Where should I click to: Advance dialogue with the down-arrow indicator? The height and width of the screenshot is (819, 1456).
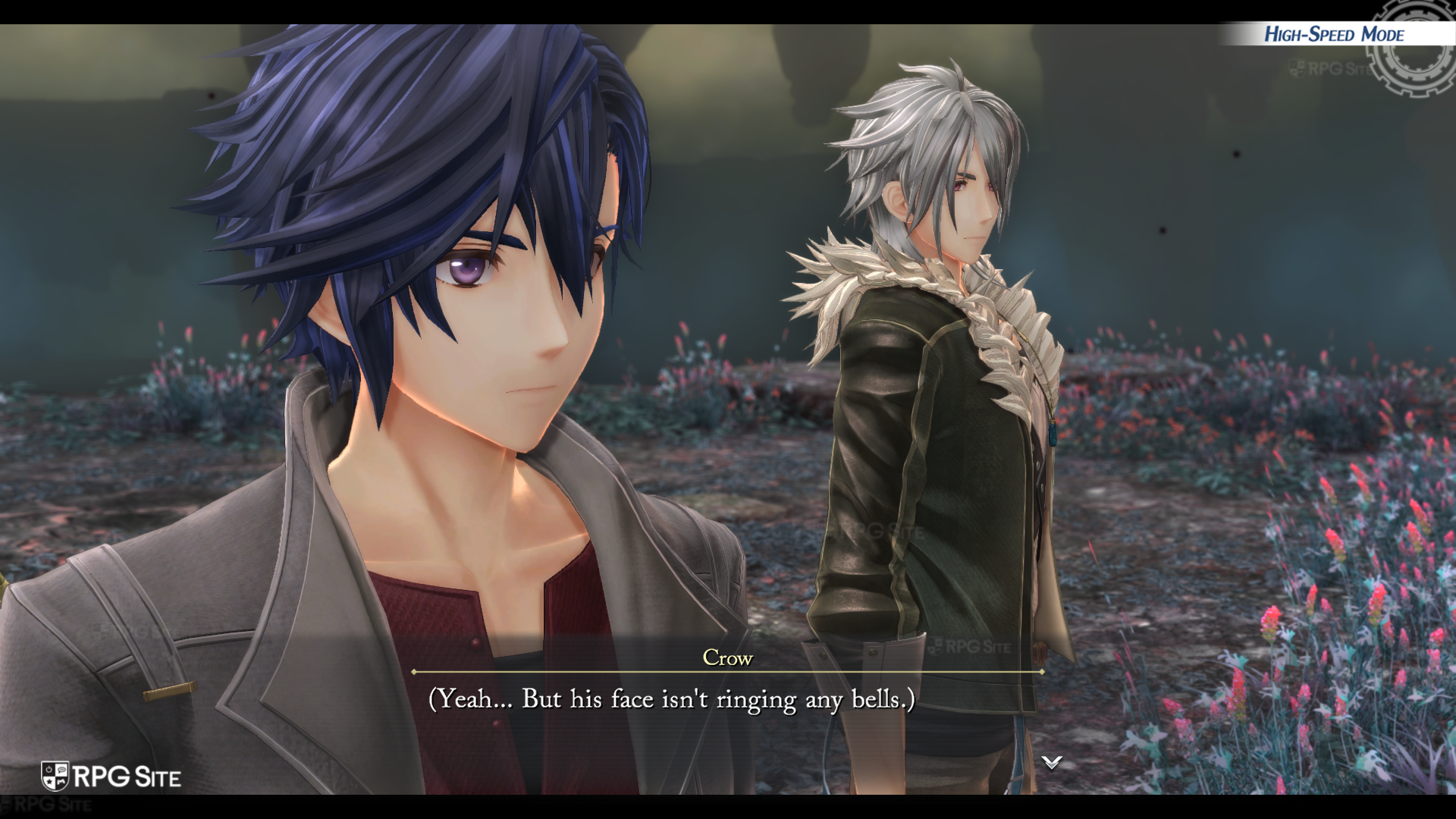[x=1051, y=762]
